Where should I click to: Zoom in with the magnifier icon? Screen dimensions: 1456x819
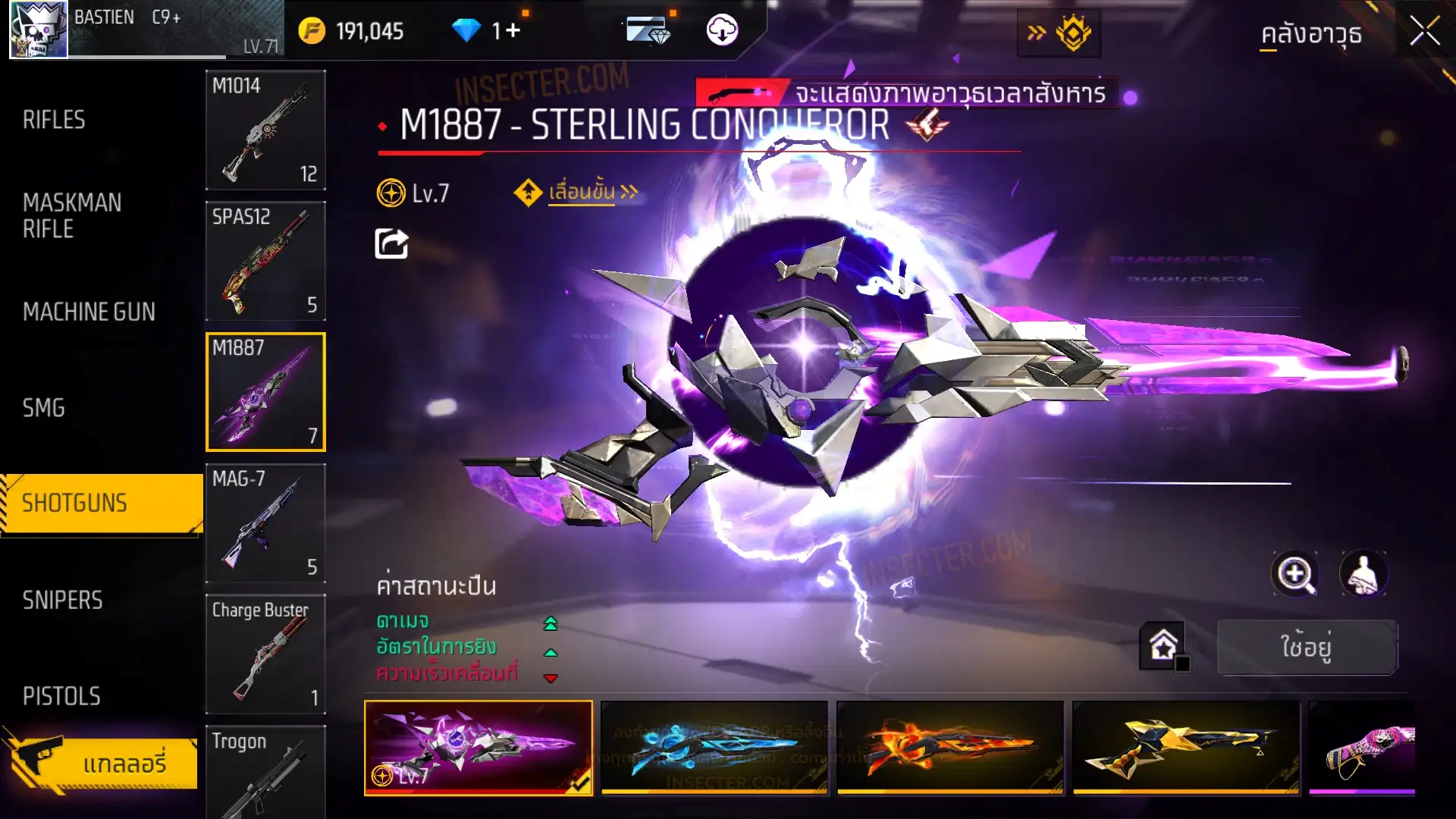(1294, 574)
